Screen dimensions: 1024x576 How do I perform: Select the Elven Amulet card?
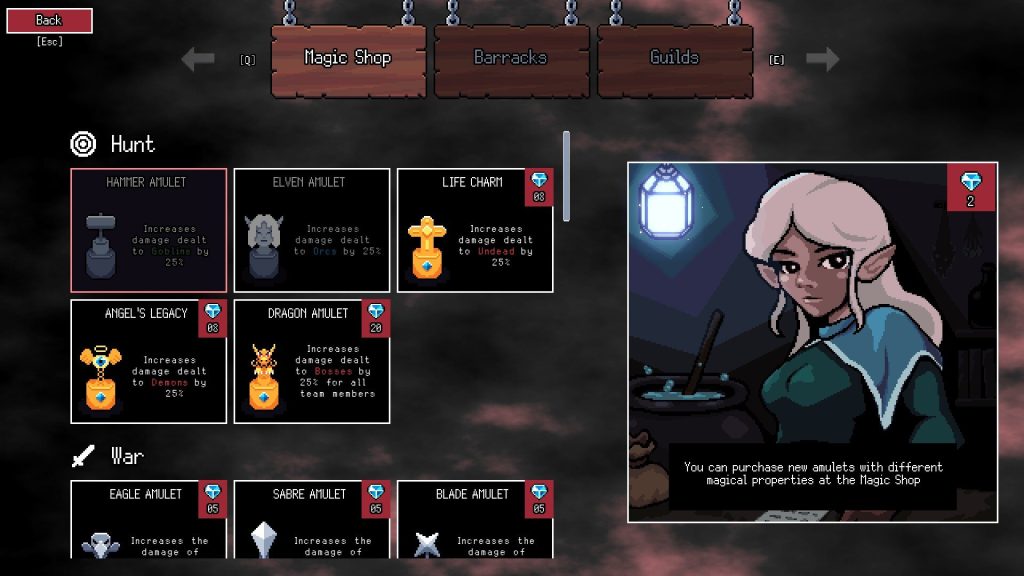click(x=312, y=230)
